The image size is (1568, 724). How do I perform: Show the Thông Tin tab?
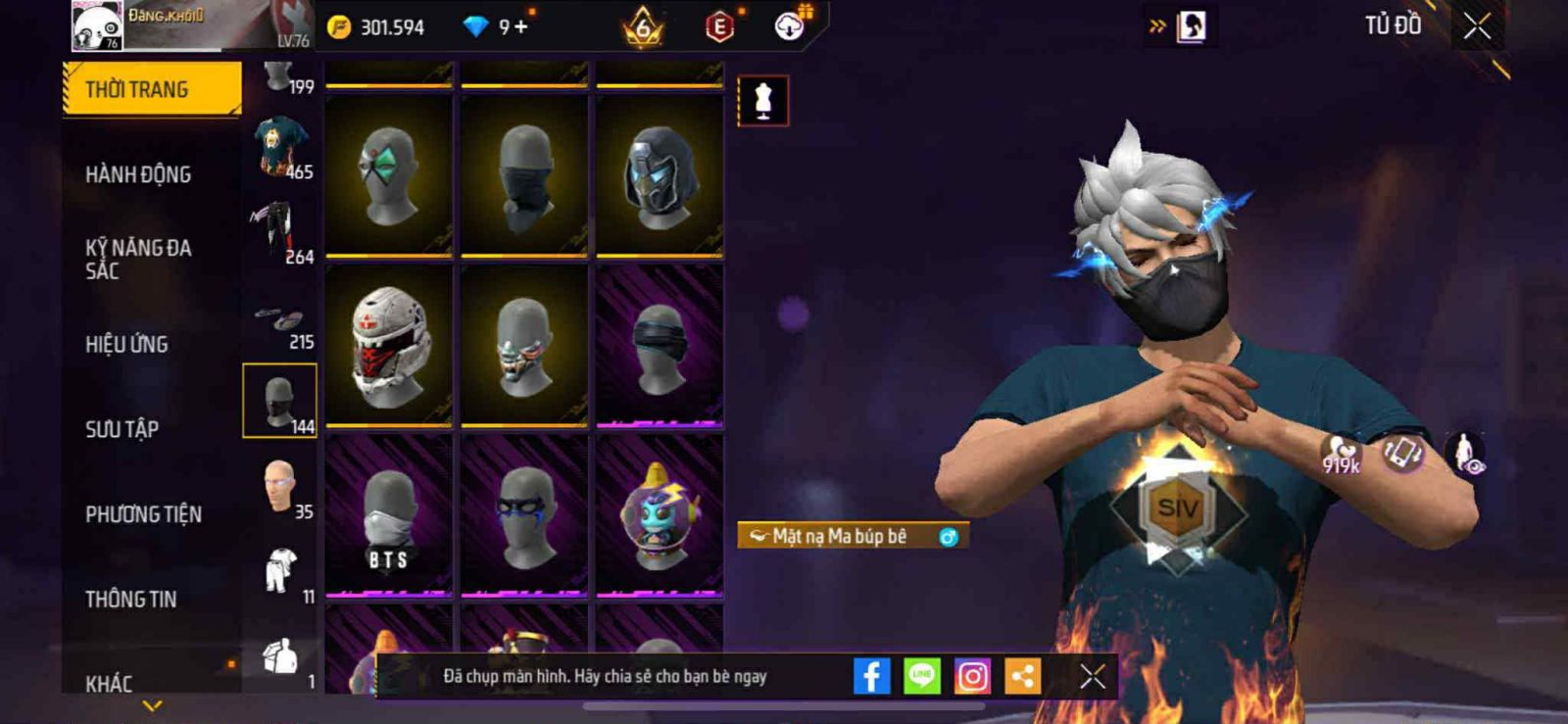pyautogui.click(x=130, y=599)
